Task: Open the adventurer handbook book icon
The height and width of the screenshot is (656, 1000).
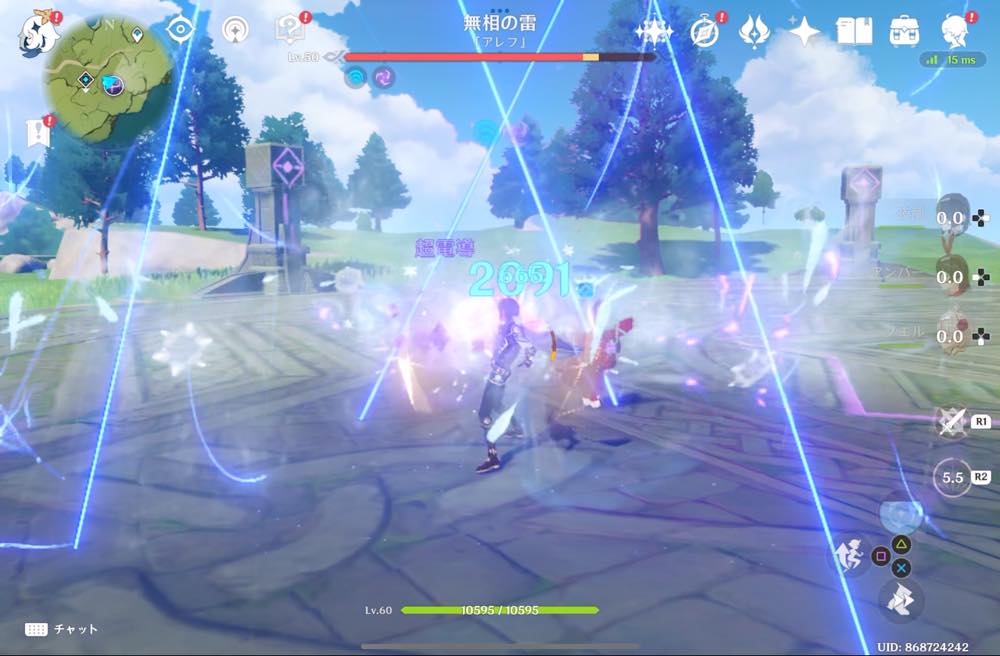Action: [854, 32]
